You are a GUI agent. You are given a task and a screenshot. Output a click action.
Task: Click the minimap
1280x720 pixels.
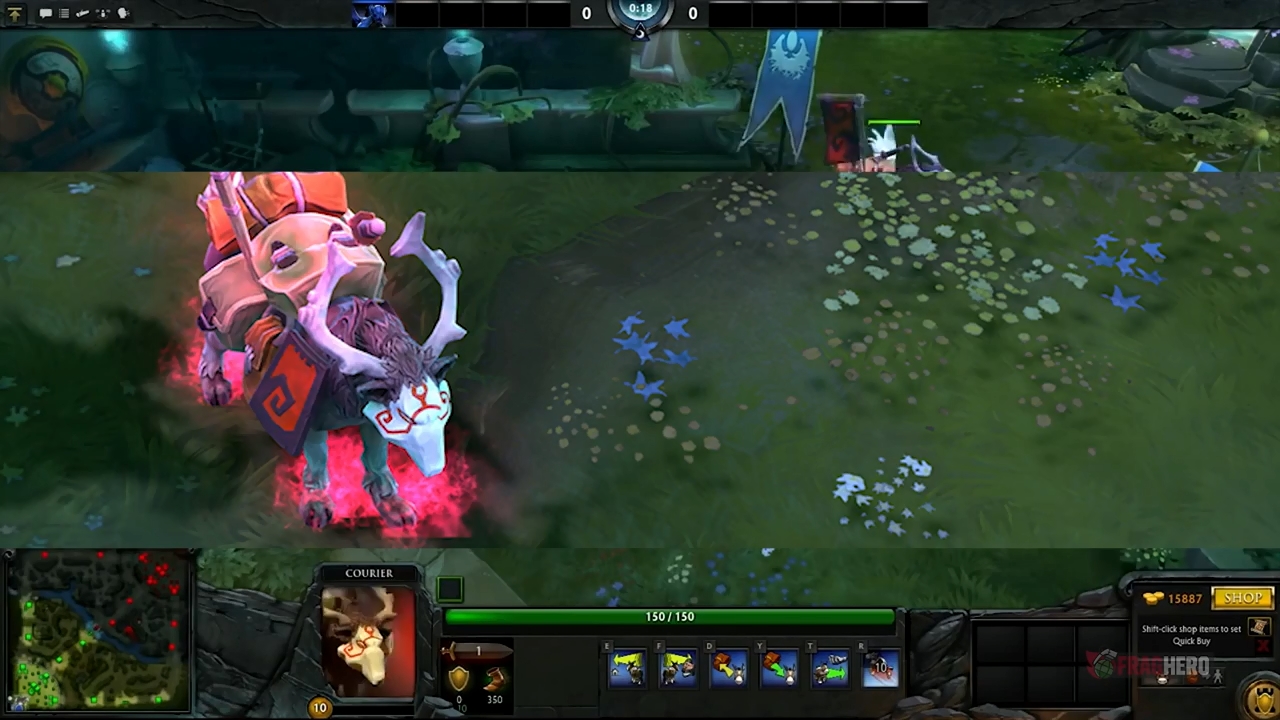pyautogui.click(x=97, y=630)
